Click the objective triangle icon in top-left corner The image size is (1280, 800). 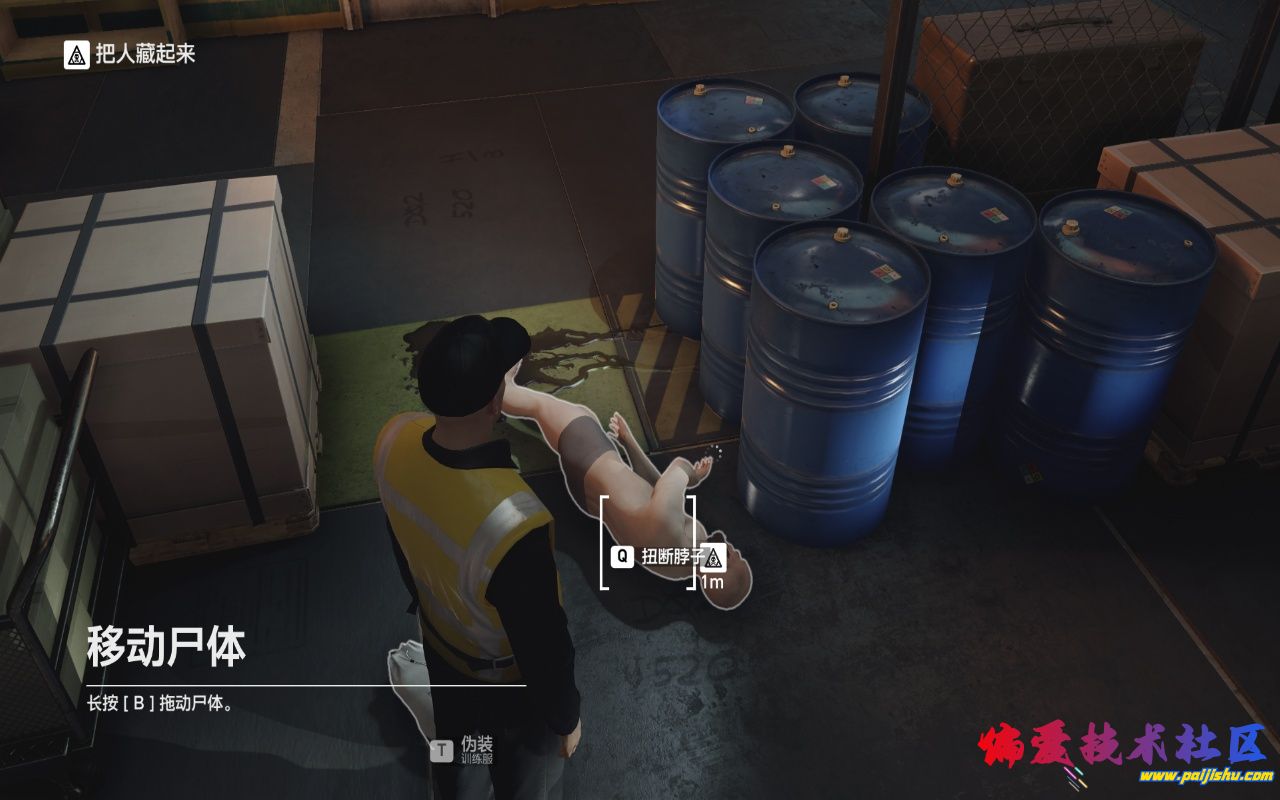[x=77, y=53]
